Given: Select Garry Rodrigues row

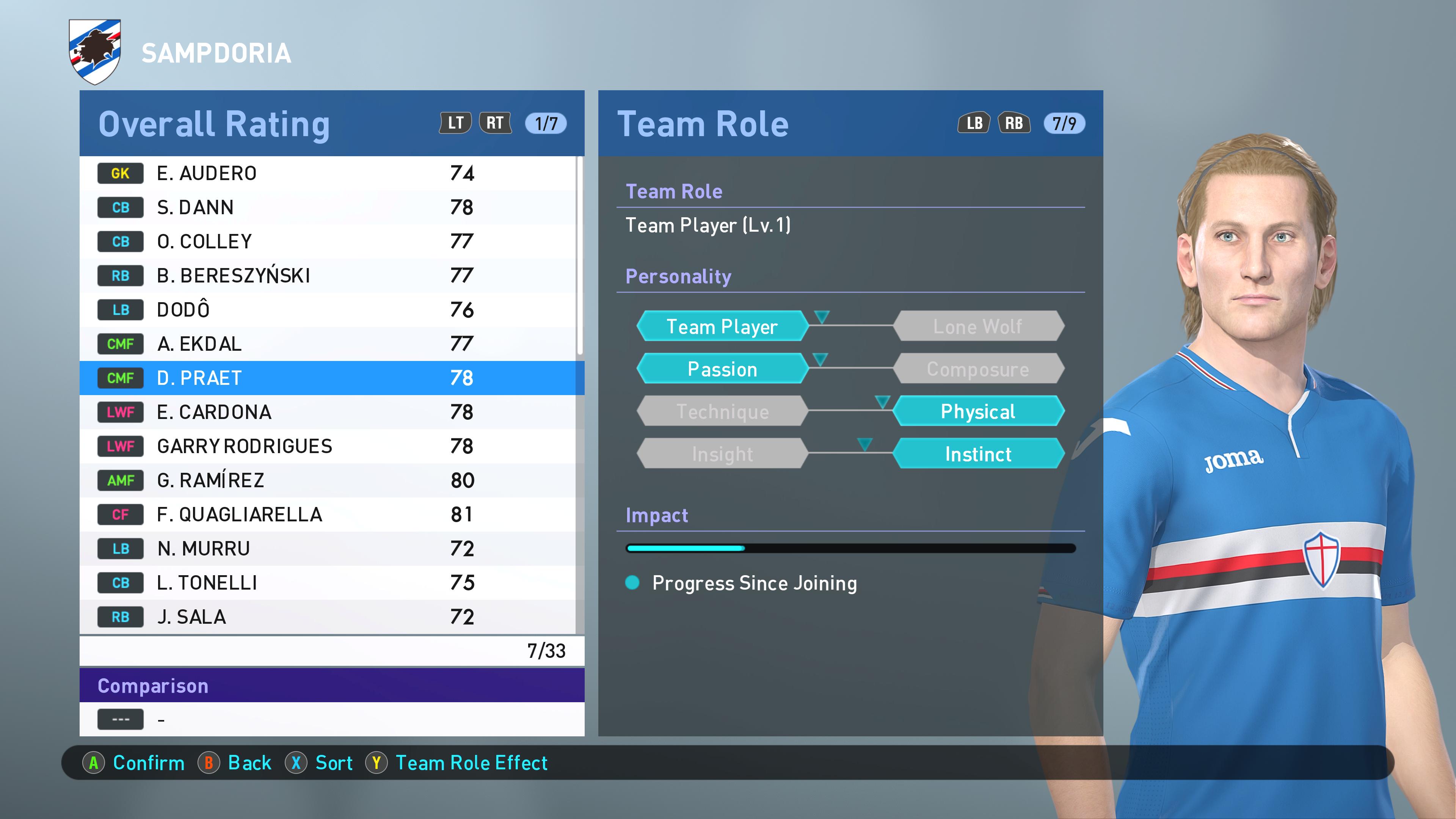Looking at the screenshot, I should click(328, 446).
